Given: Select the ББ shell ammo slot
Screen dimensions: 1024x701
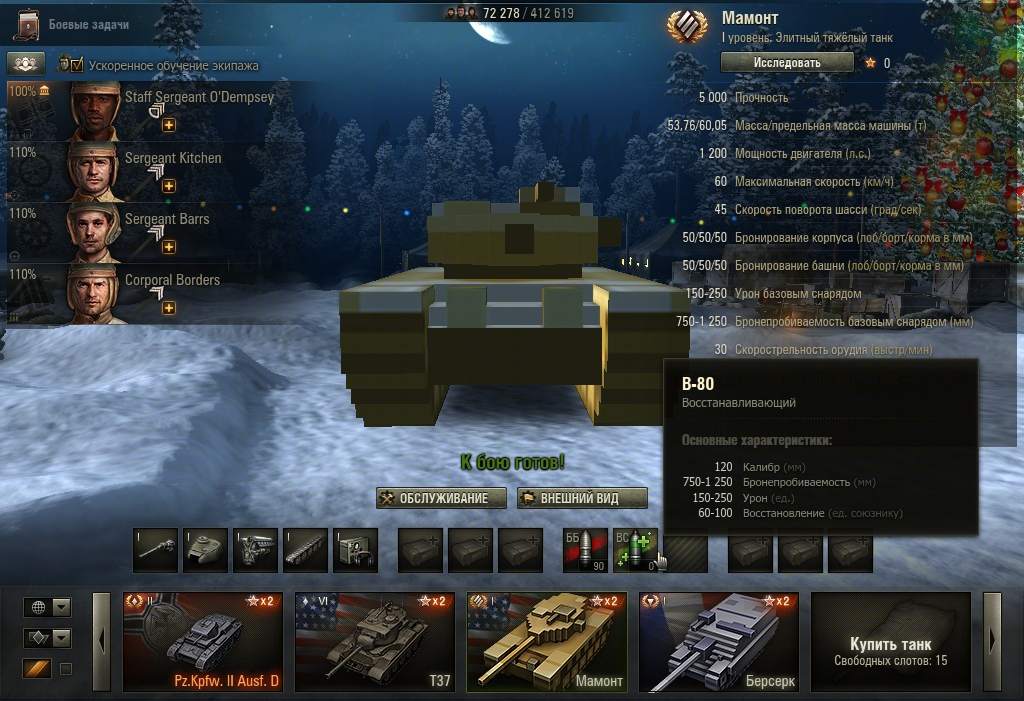Looking at the screenshot, I should (585, 550).
